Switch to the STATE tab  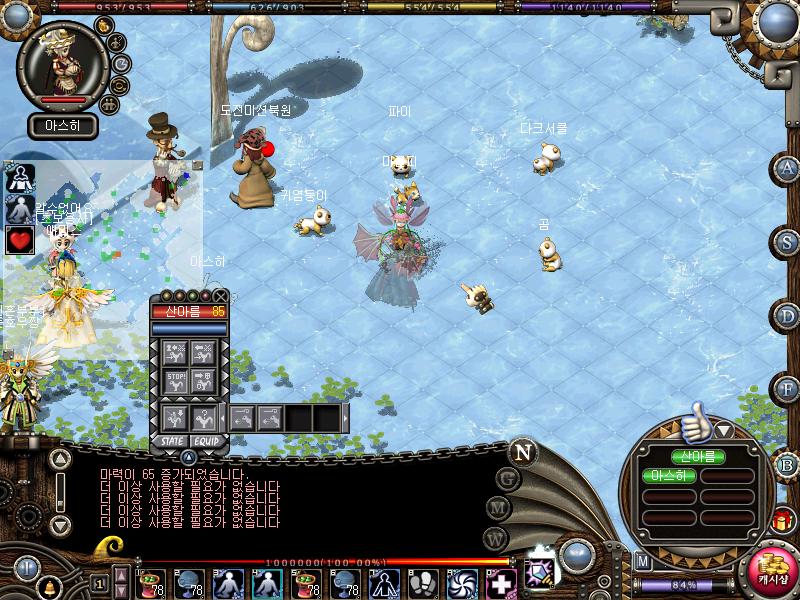pyautogui.click(x=172, y=440)
